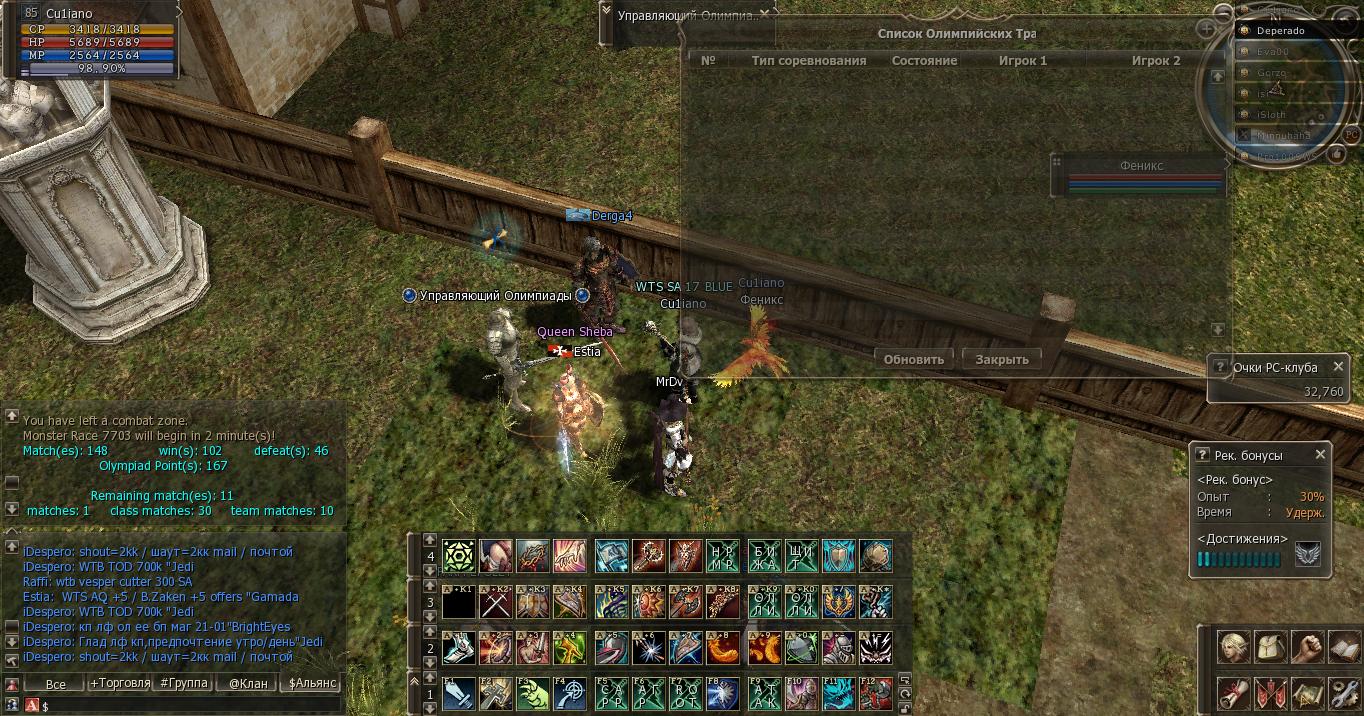Screen dimensions: 1364x716
Task: Open the map icon in menu
Action: [1307, 691]
